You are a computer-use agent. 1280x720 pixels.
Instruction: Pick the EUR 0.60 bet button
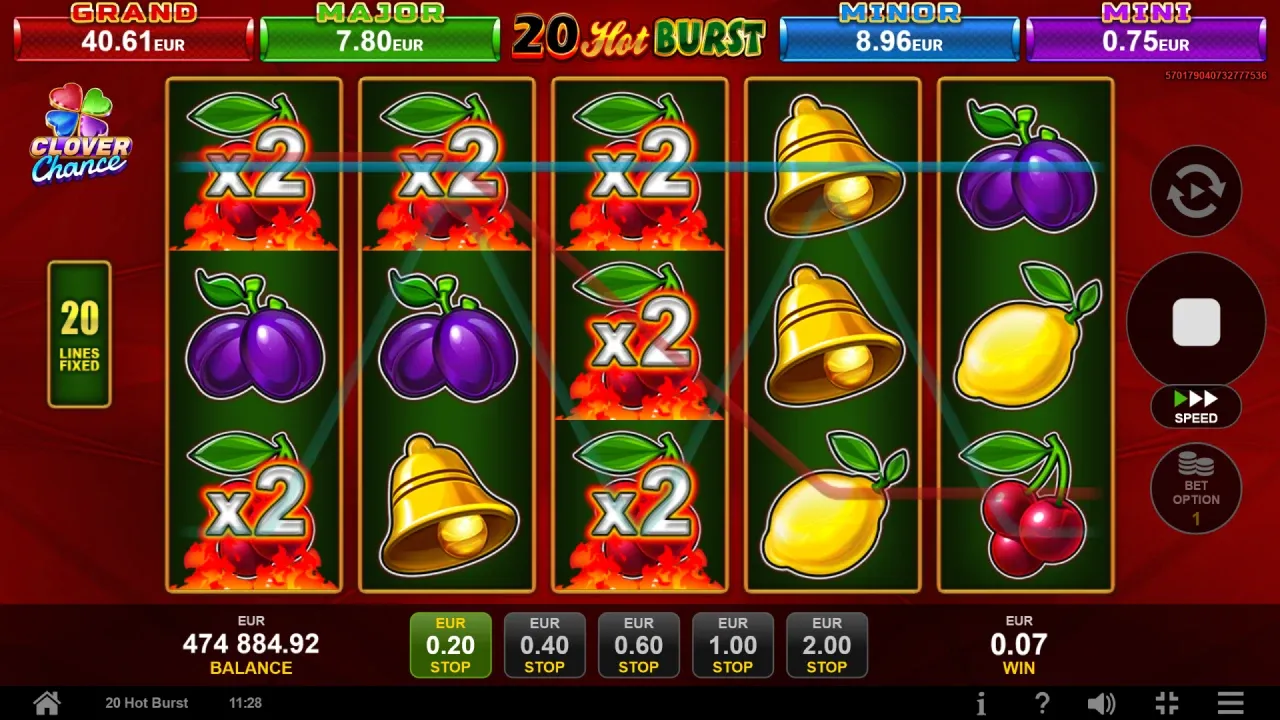click(x=638, y=645)
